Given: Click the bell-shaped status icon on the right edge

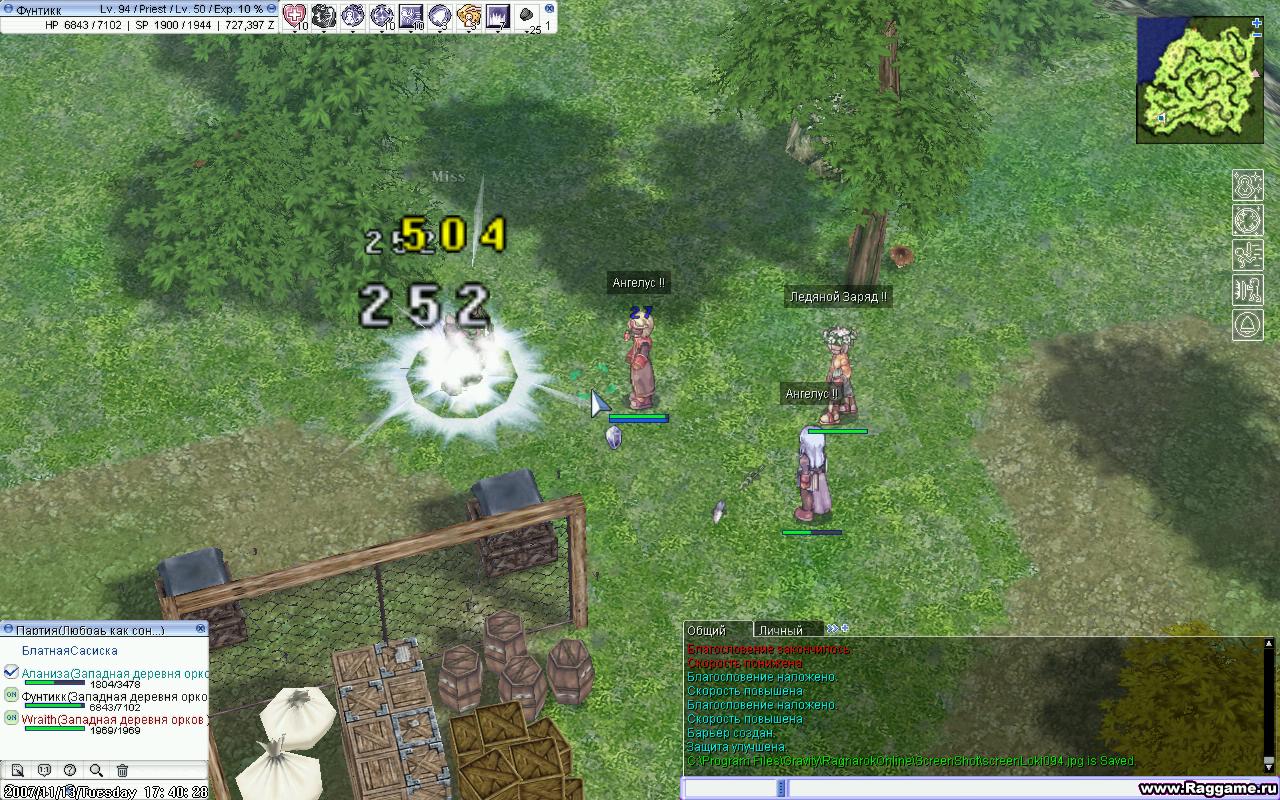Looking at the screenshot, I should (1248, 324).
